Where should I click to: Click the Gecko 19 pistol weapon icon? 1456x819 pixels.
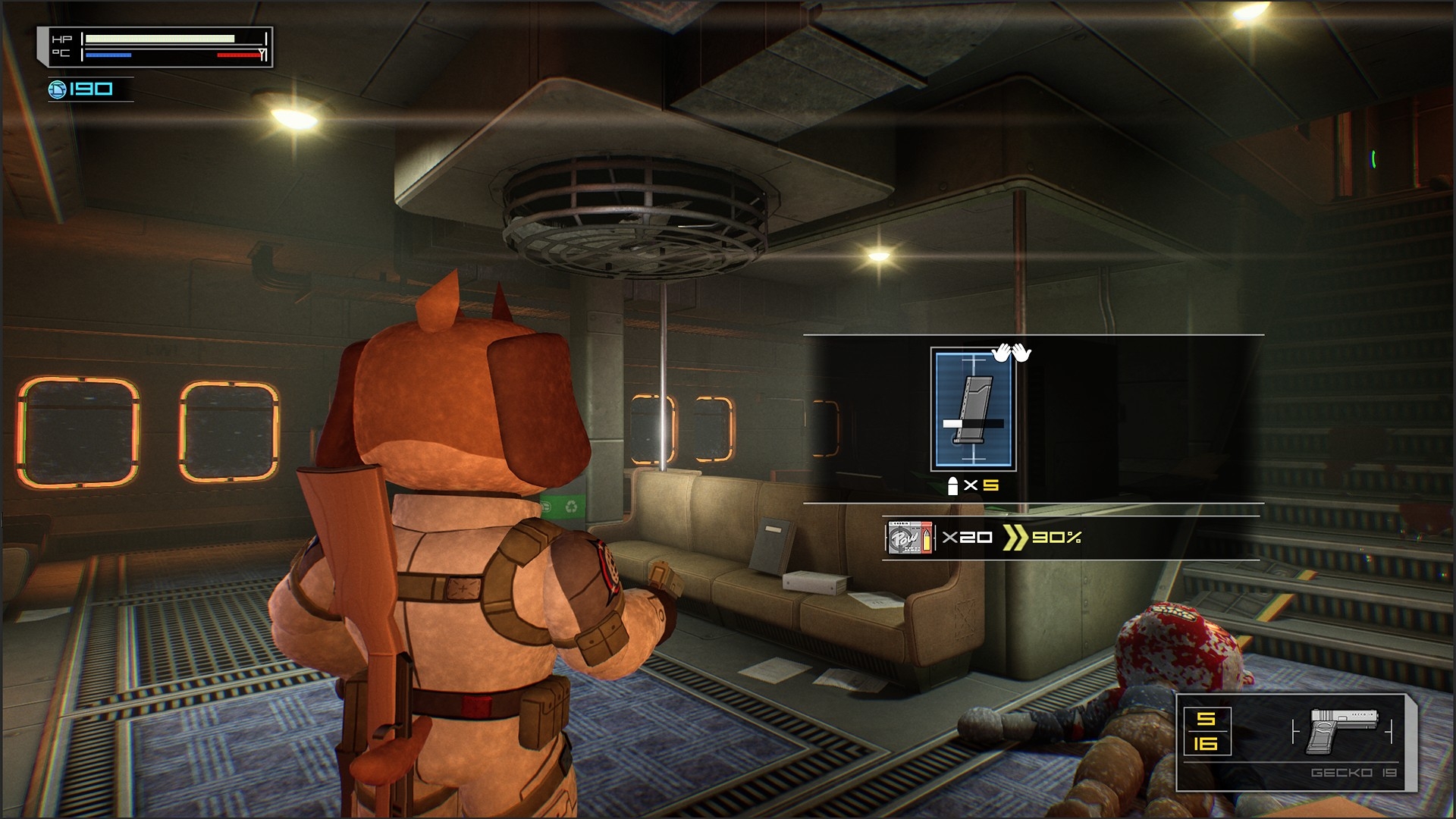1343,730
